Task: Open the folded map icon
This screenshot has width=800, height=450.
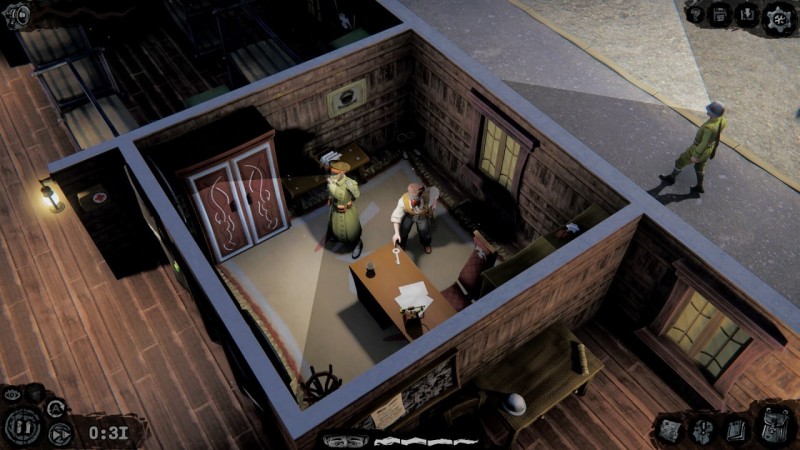Action: [x=669, y=430]
